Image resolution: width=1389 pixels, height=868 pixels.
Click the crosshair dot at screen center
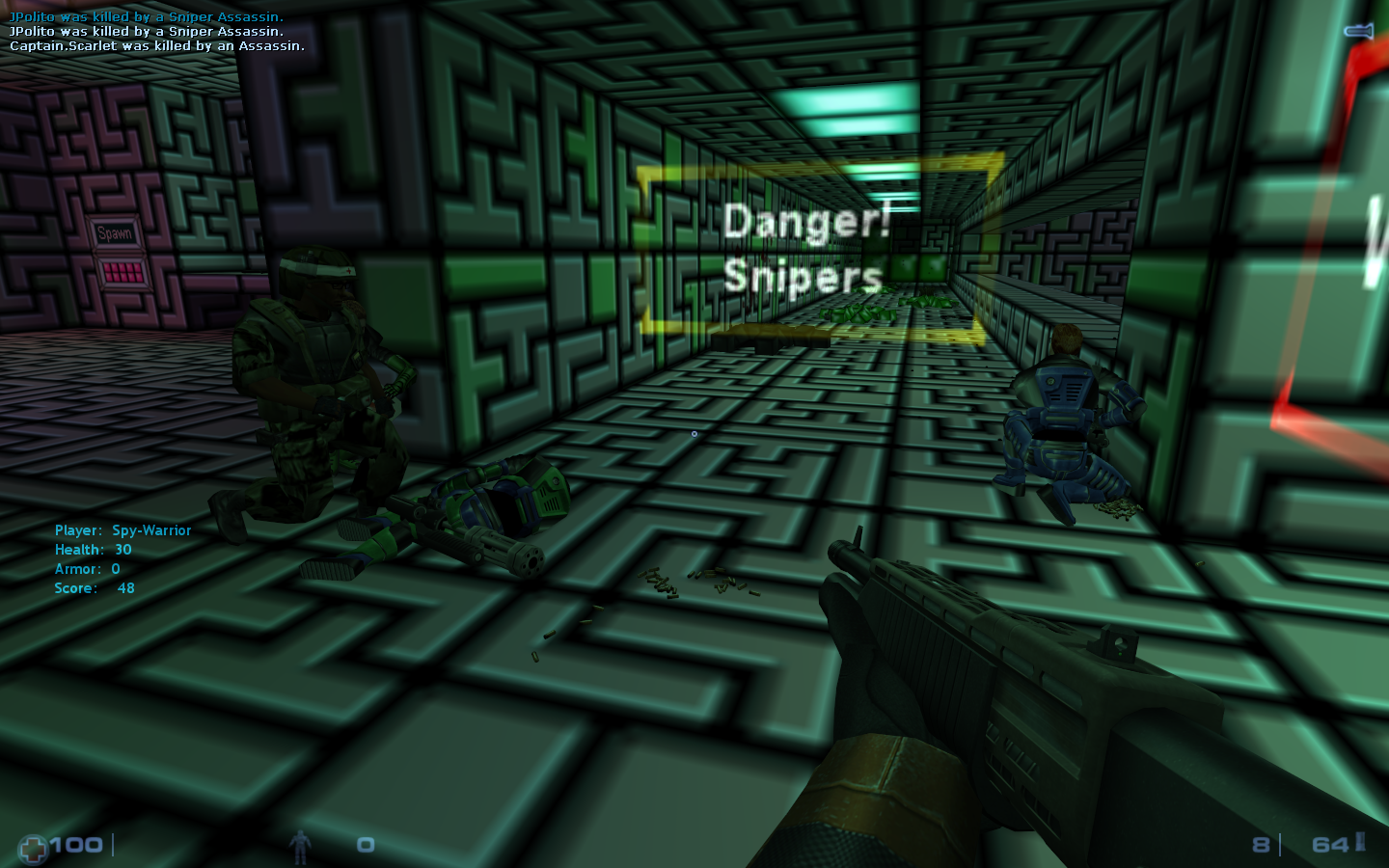coord(694,435)
